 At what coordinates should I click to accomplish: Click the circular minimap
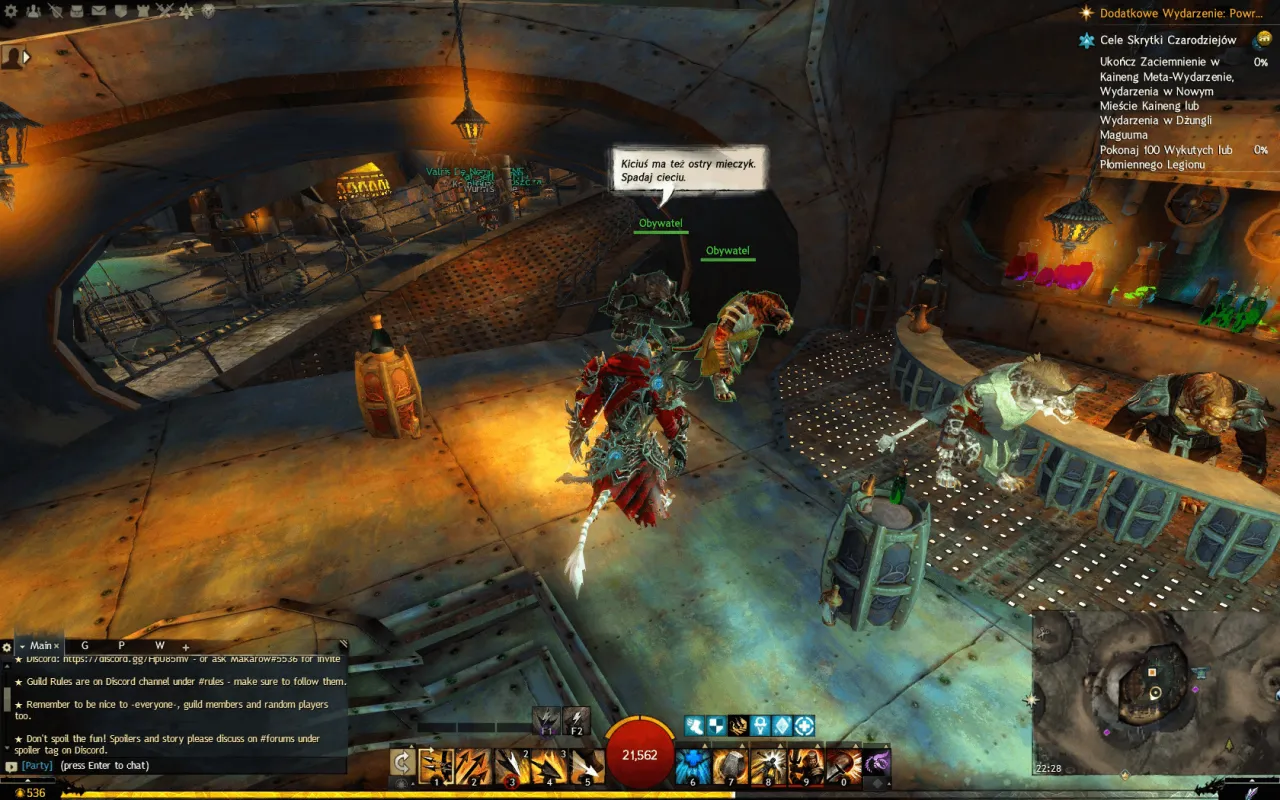point(1156,692)
